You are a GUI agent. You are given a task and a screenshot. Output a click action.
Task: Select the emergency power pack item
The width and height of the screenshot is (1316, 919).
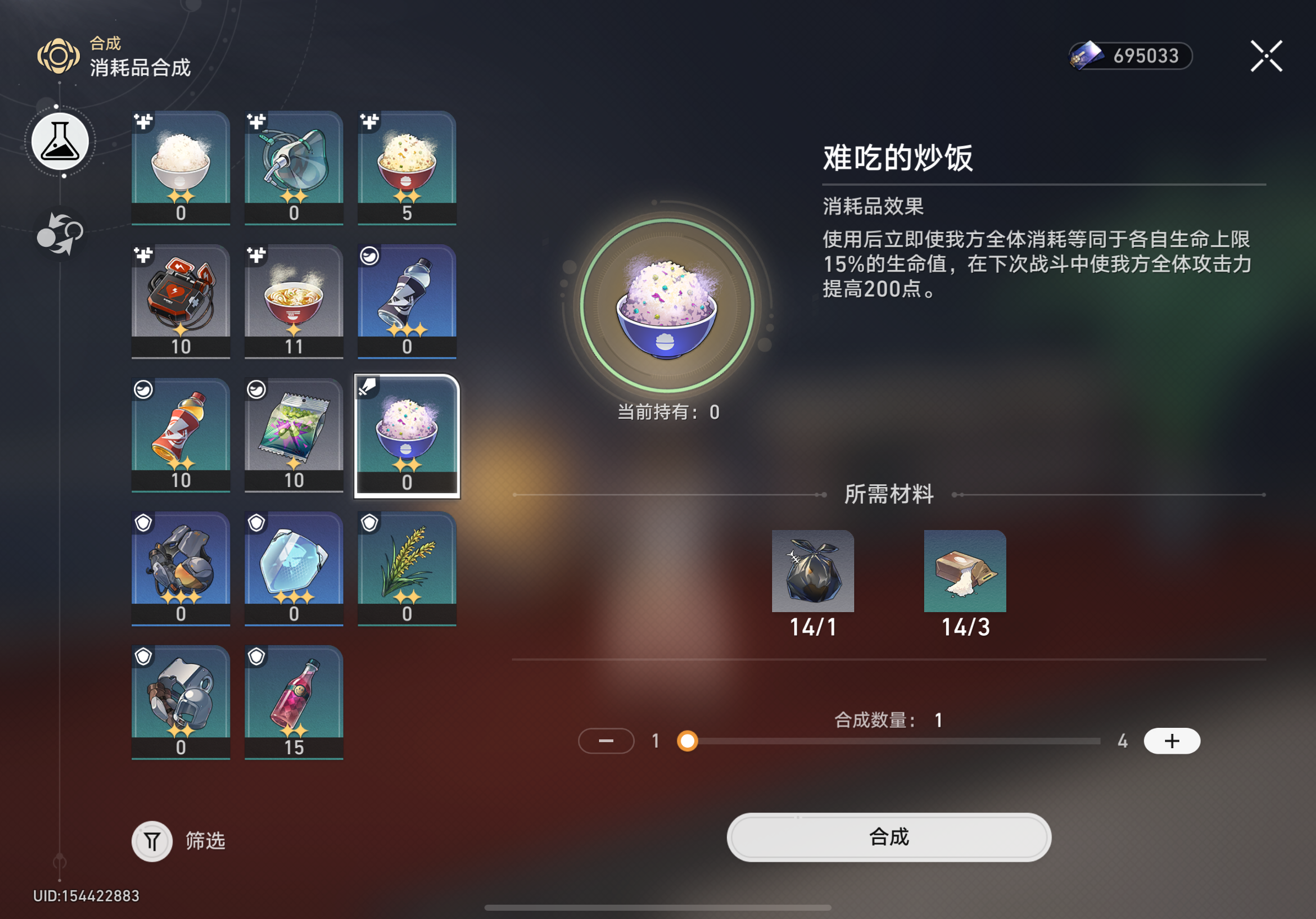(x=180, y=299)
